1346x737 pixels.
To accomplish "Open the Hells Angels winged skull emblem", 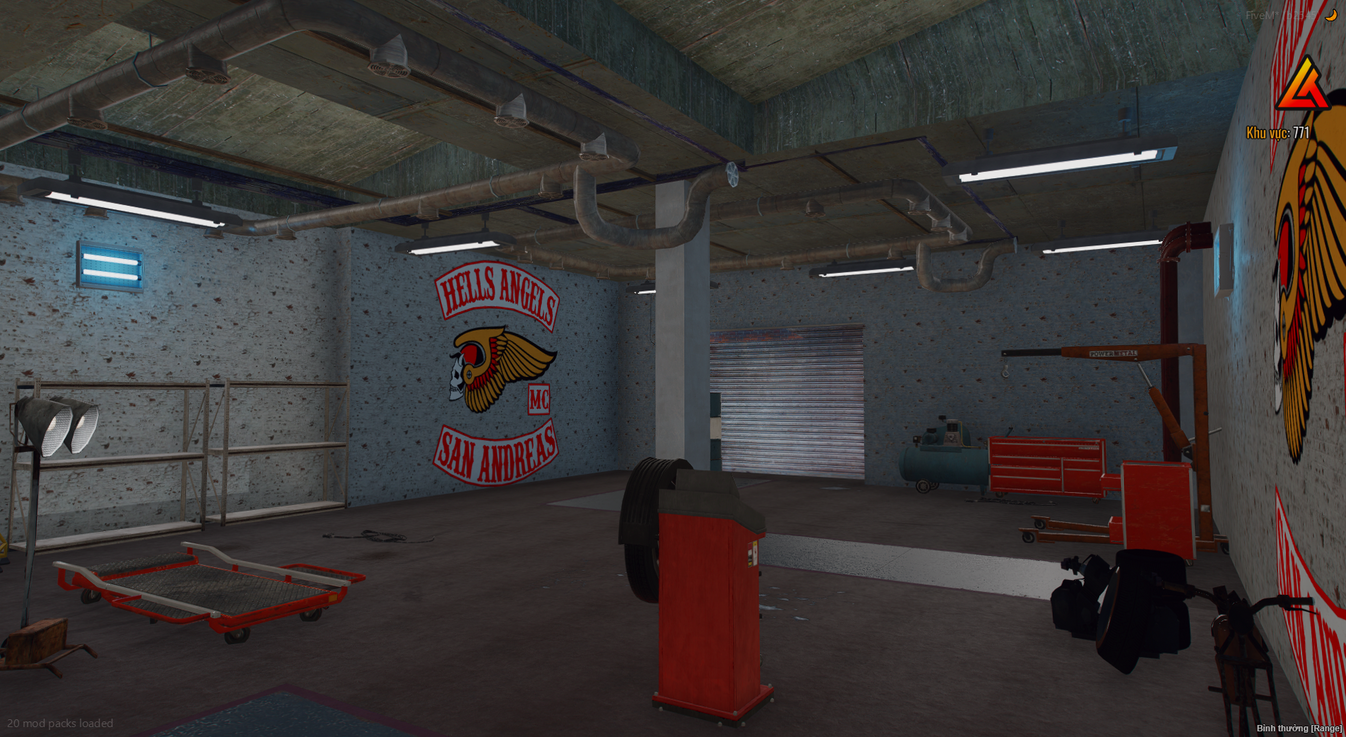I will pyautogui.click(x=490, y=365).
